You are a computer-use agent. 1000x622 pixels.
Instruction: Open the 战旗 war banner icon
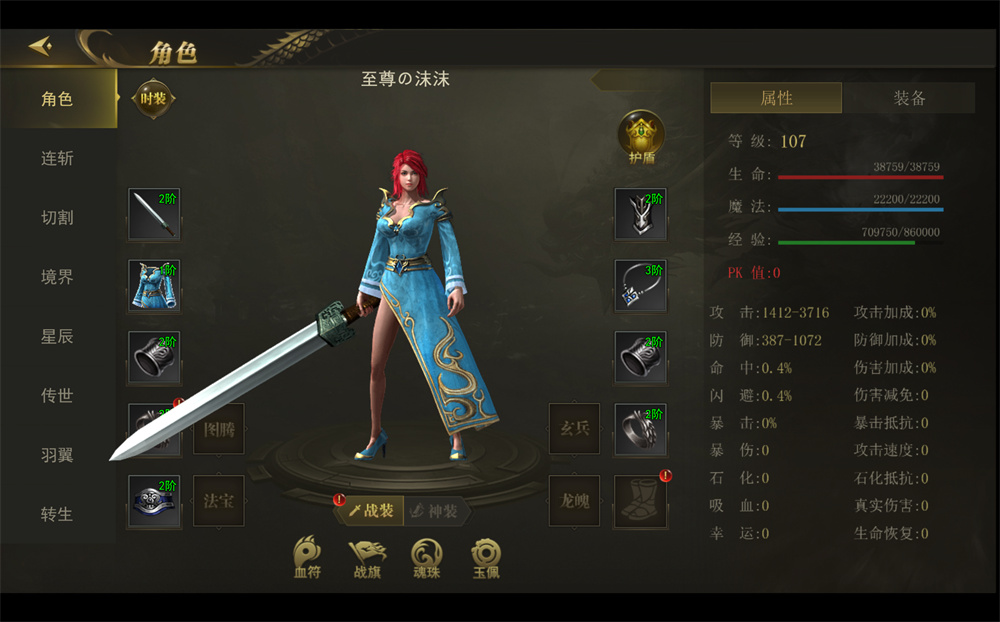coord(367,557)
